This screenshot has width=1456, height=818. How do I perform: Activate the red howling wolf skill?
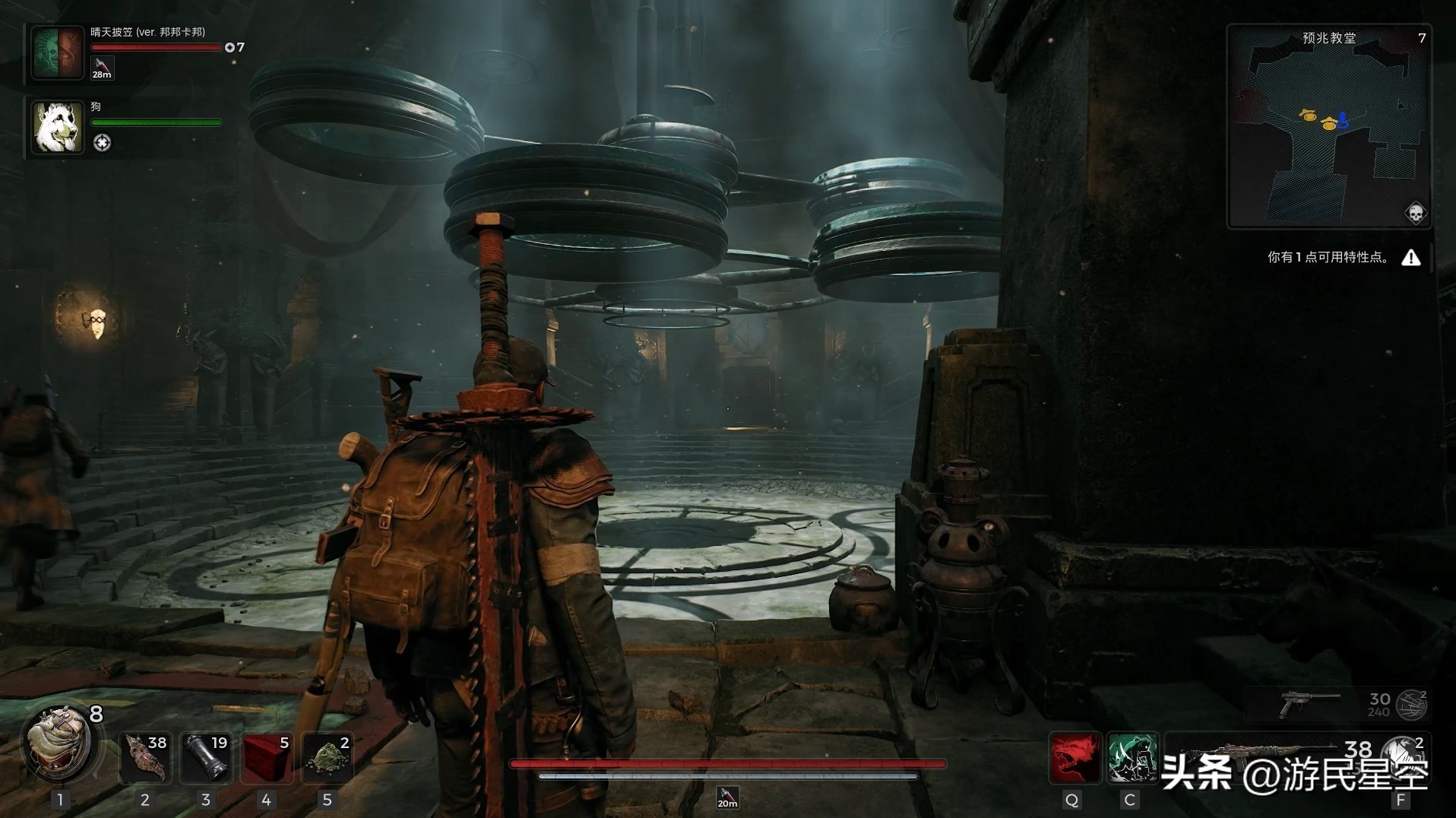point(1074,757)
